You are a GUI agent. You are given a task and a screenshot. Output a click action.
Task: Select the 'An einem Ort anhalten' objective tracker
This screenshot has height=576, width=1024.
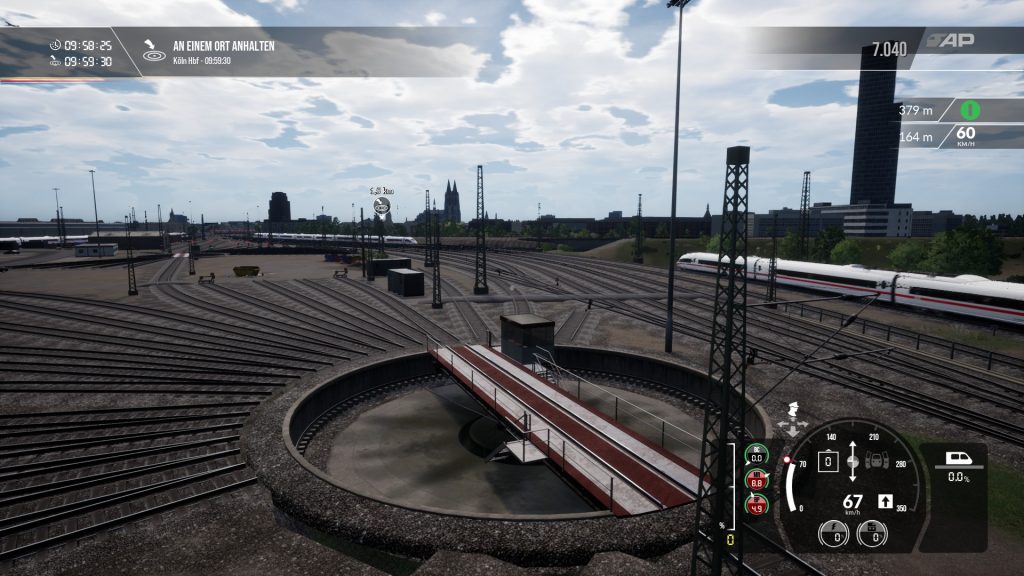223,46
